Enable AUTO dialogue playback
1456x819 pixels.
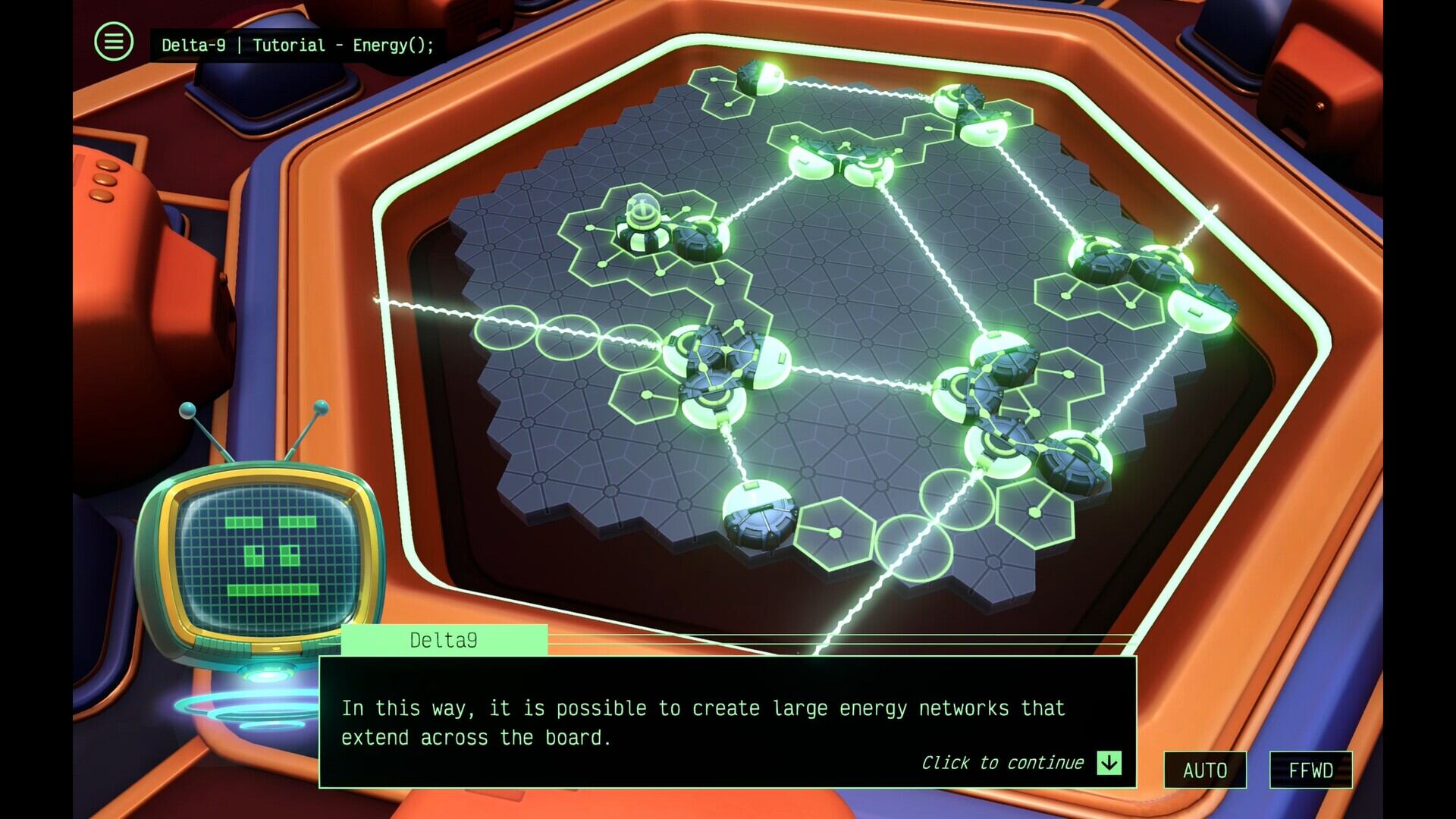pyautogui.click(x=1205, y=769)
